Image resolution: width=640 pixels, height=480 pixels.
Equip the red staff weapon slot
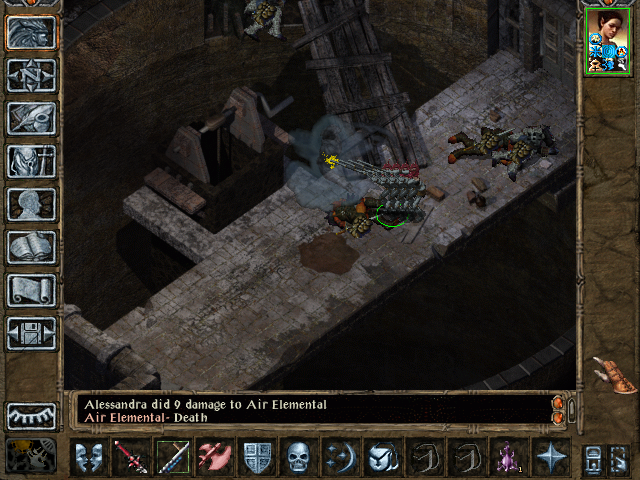click(x=130, y=457)
